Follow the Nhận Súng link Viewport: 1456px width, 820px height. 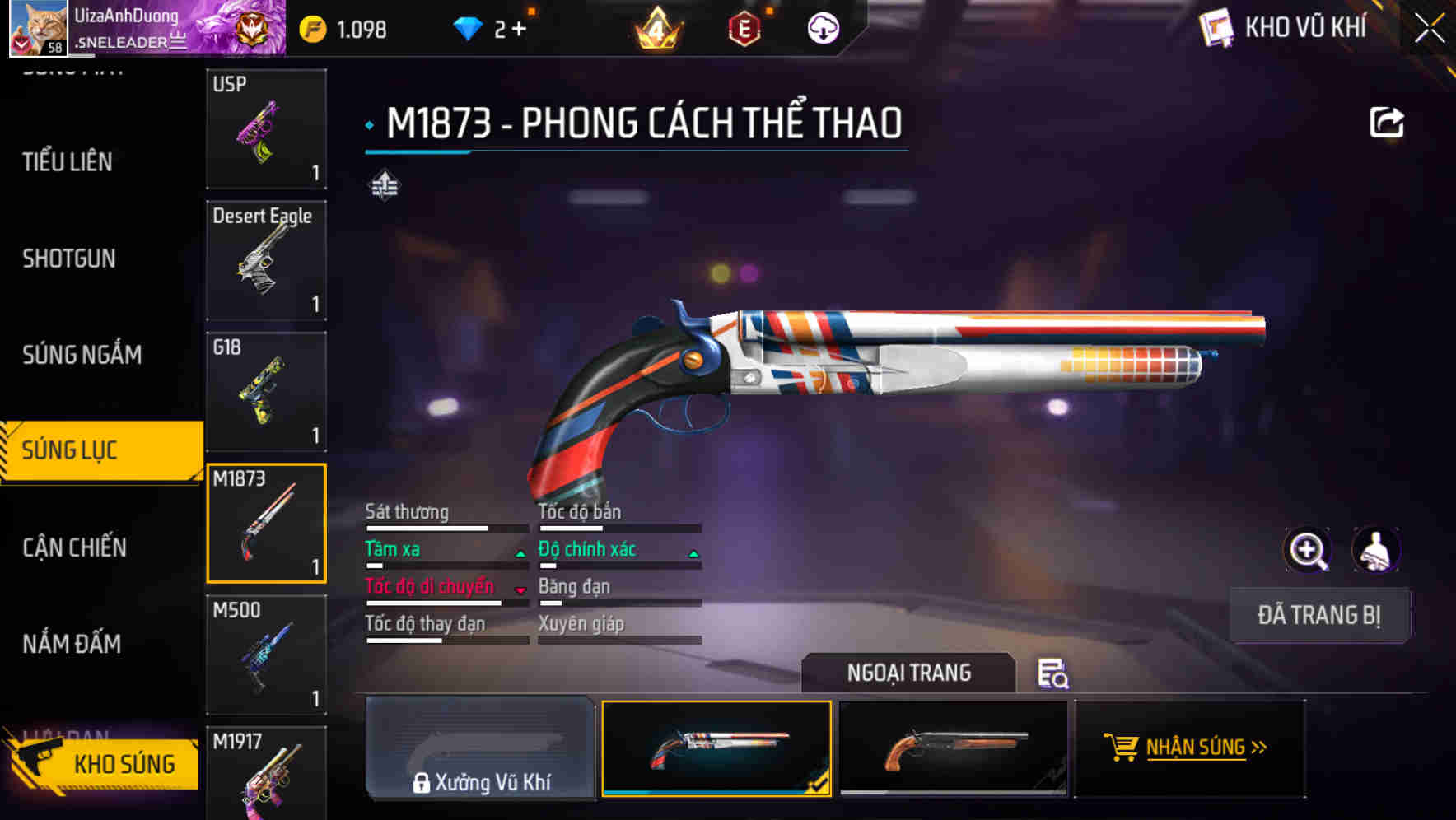point(1188,748)
